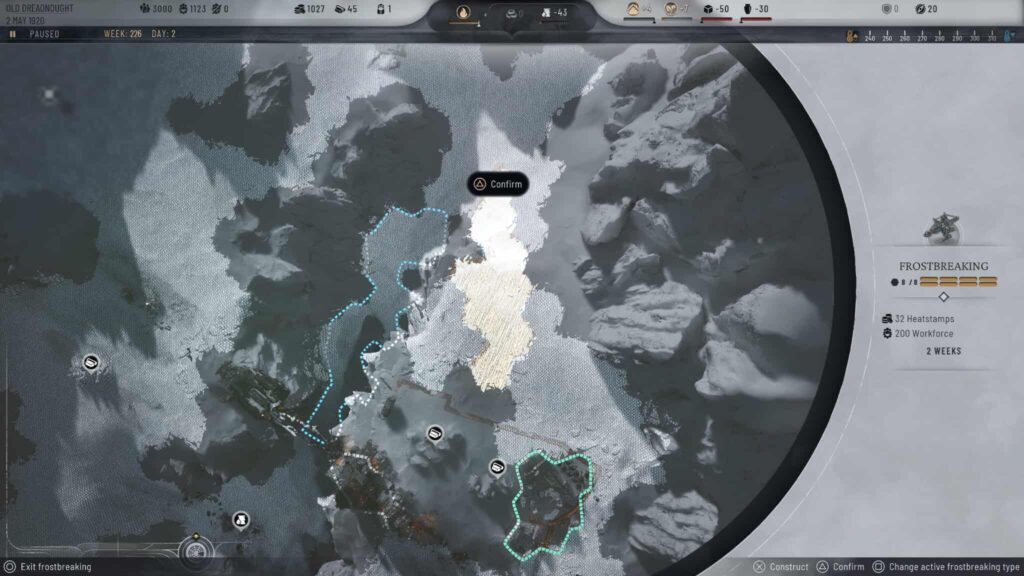Select the Frostbreaking tool icon in the side panel
1024x576 pixels.
[942, 228]
